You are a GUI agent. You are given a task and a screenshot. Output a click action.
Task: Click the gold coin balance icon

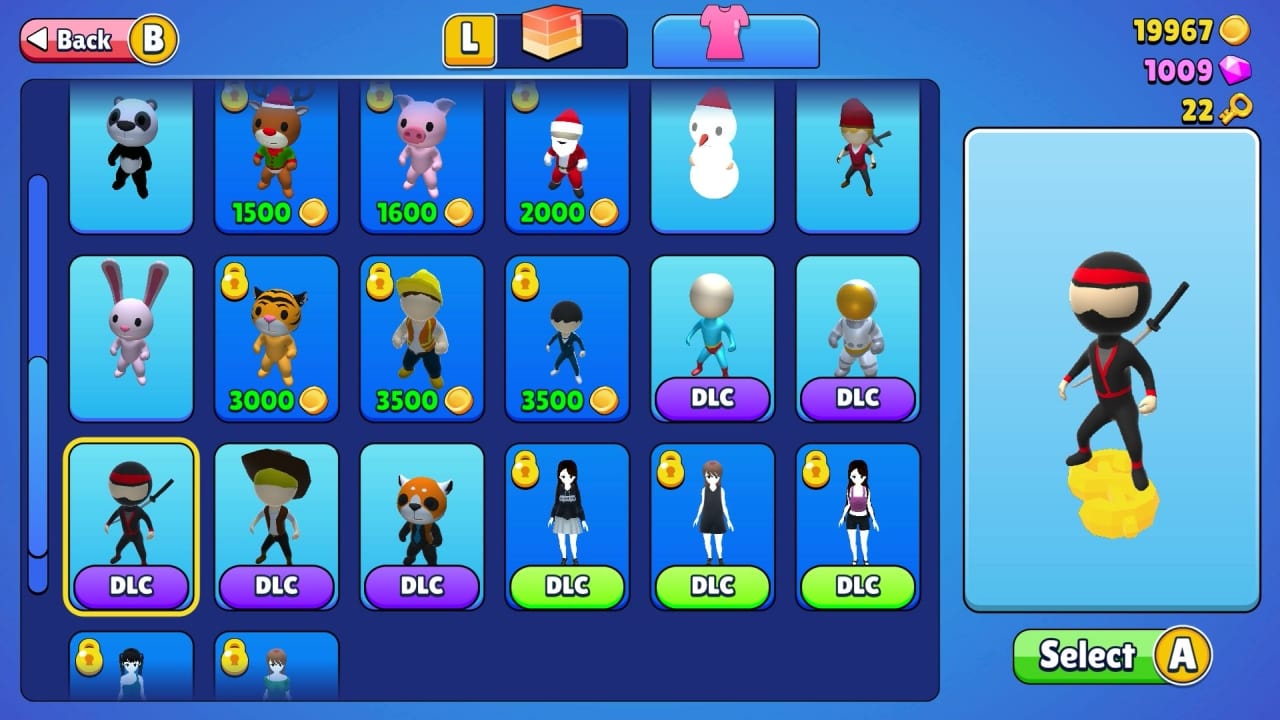click(x=1236, y=33)
